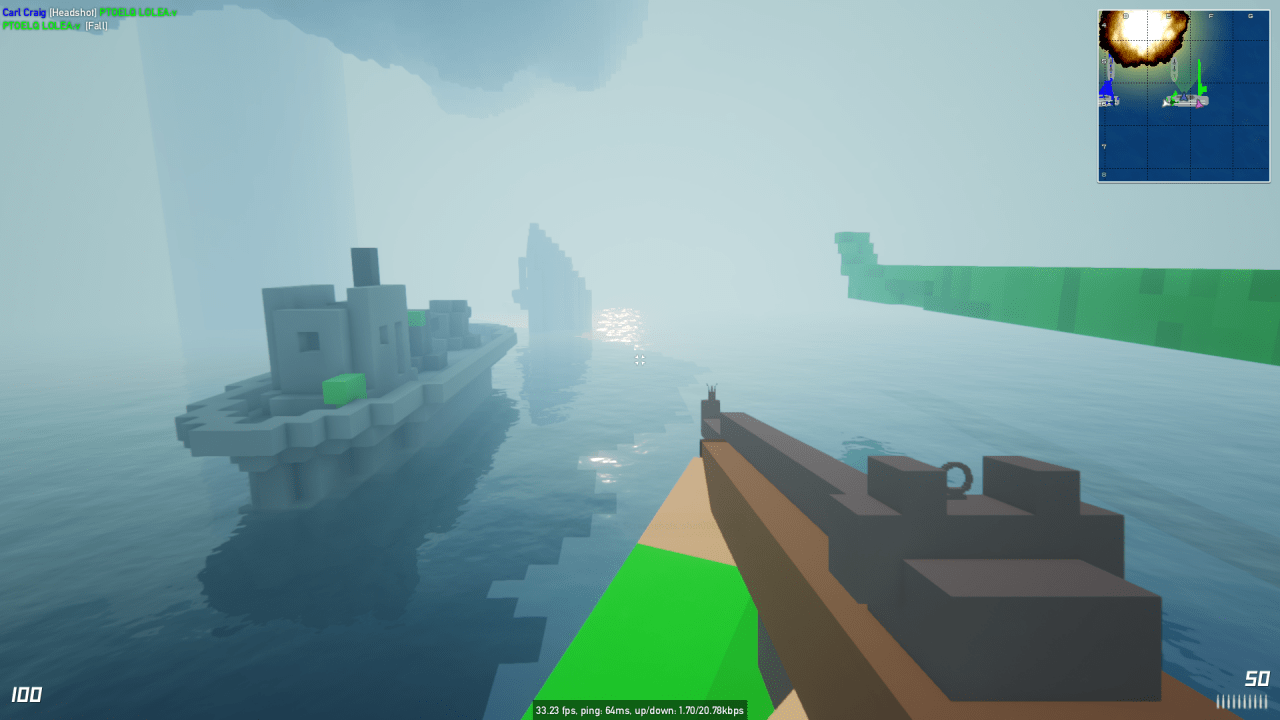
Task: Click the white arrow marker on the minimap
Action: click(1166, 102)
